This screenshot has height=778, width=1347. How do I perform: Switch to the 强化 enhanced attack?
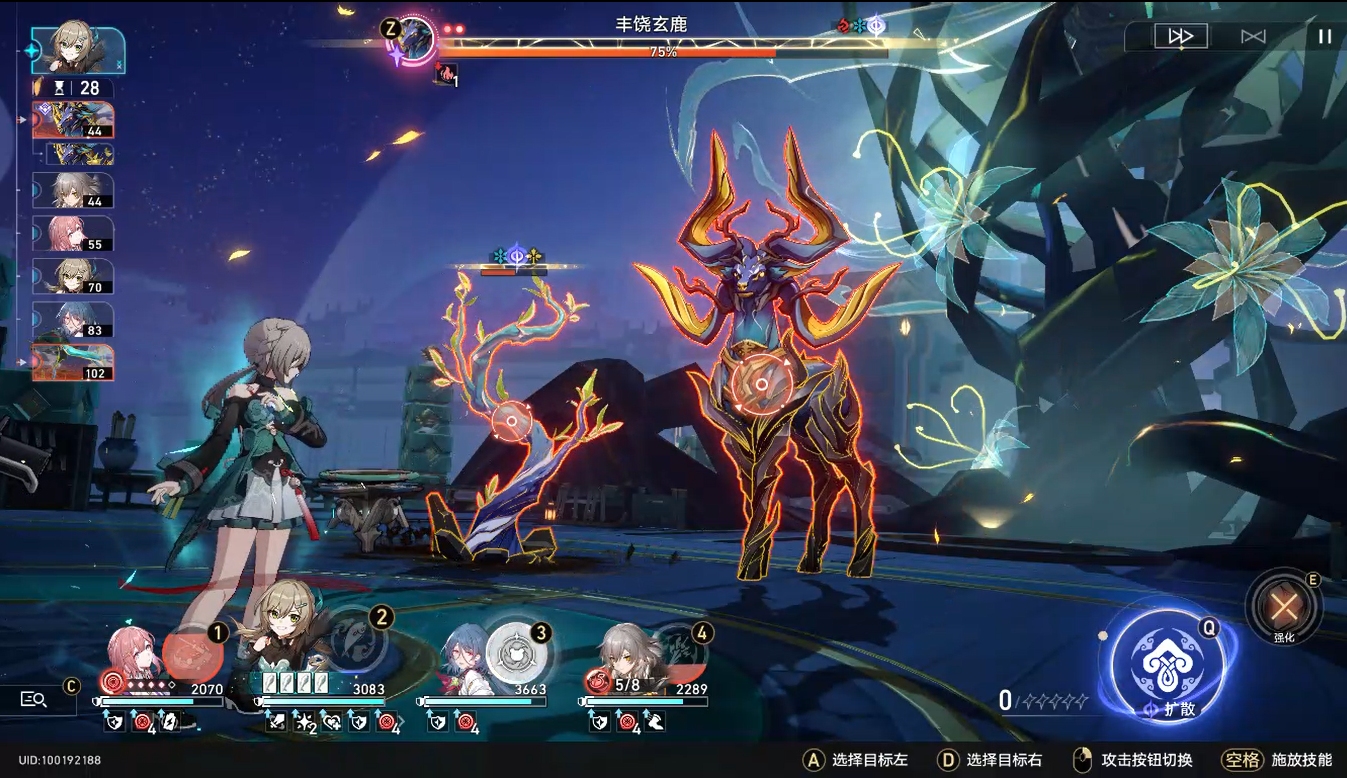(x=1283, y=605)
